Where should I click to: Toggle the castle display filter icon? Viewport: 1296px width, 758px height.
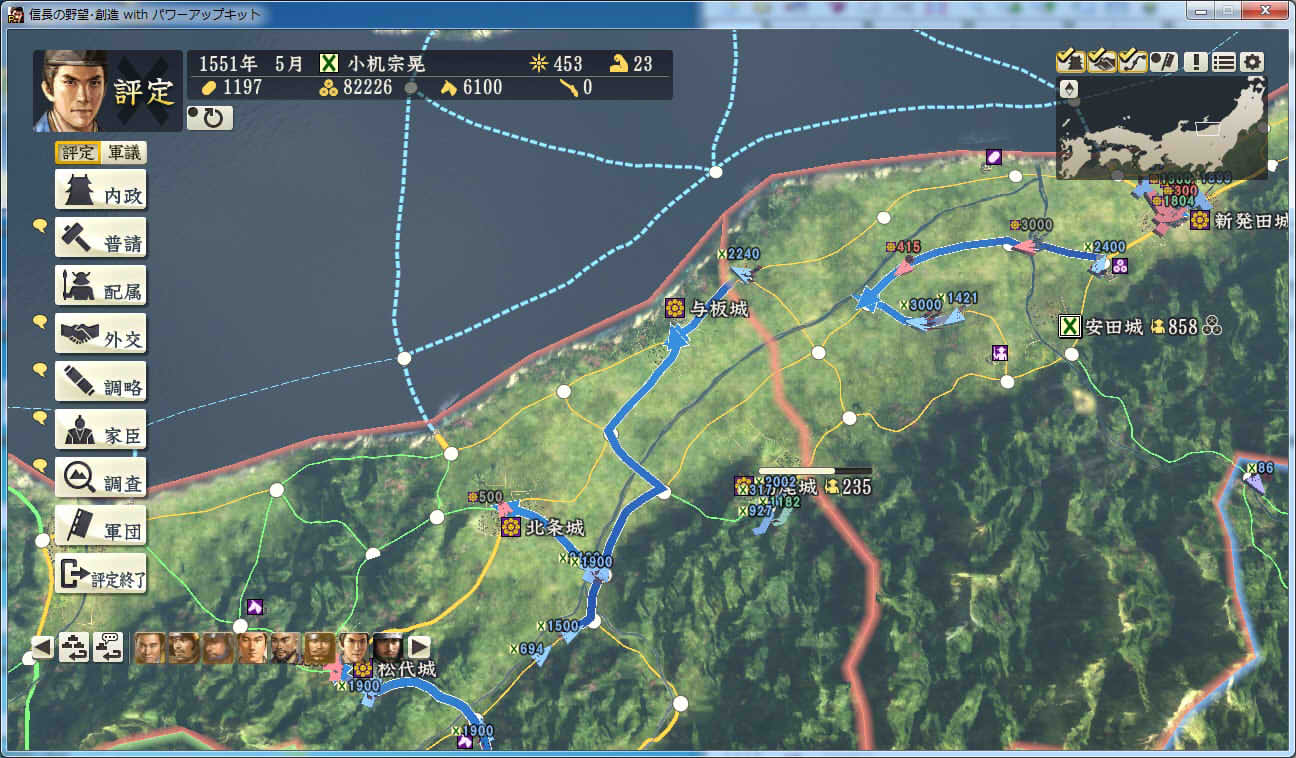1070,61
